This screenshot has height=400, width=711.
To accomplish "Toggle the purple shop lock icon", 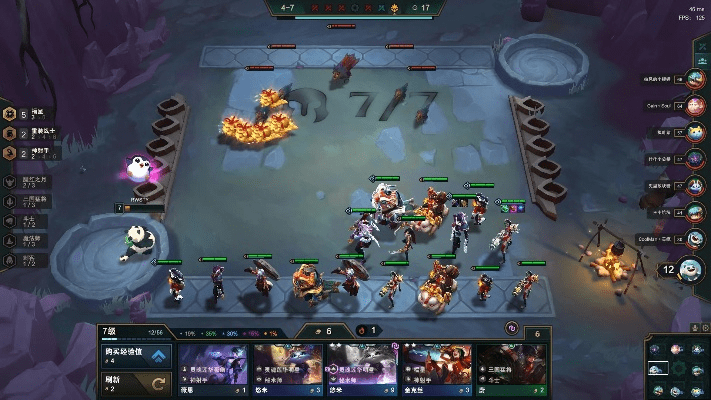I will [511, 327].
